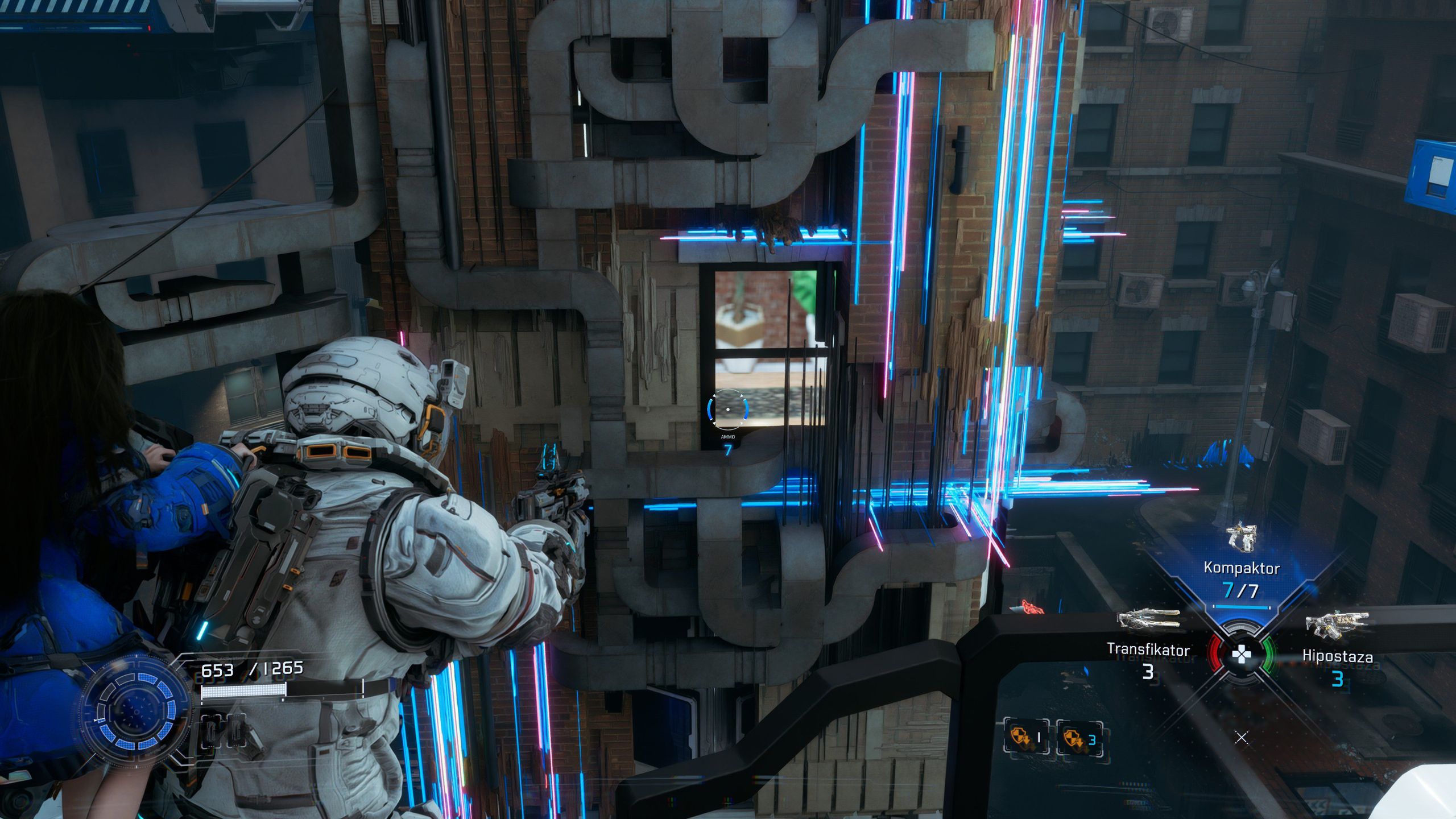Switch to the Transfikator weapon

point(1148,620)
